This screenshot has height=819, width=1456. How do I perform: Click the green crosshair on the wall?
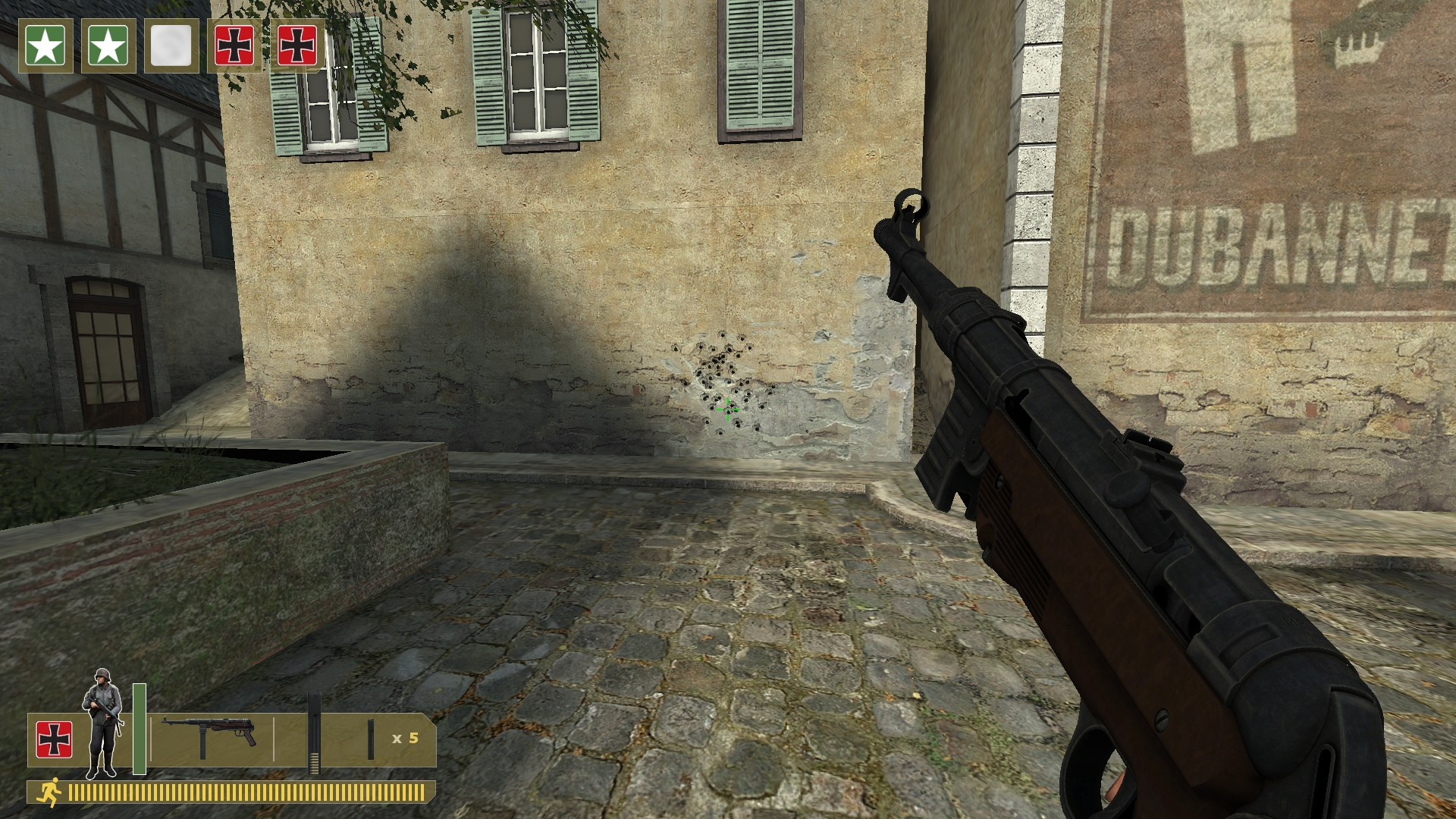point(727,409)
